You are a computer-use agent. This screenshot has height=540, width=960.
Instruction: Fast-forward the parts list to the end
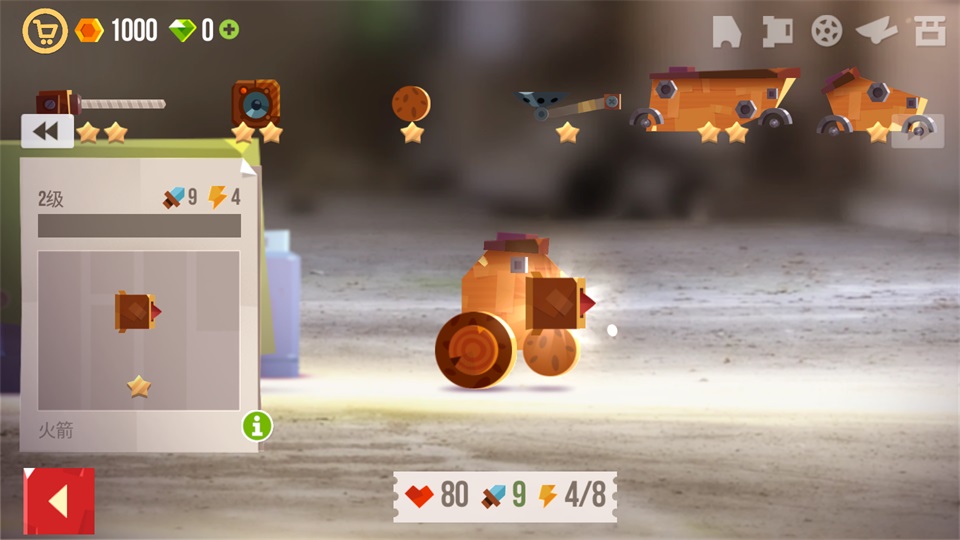click(918, 131)
